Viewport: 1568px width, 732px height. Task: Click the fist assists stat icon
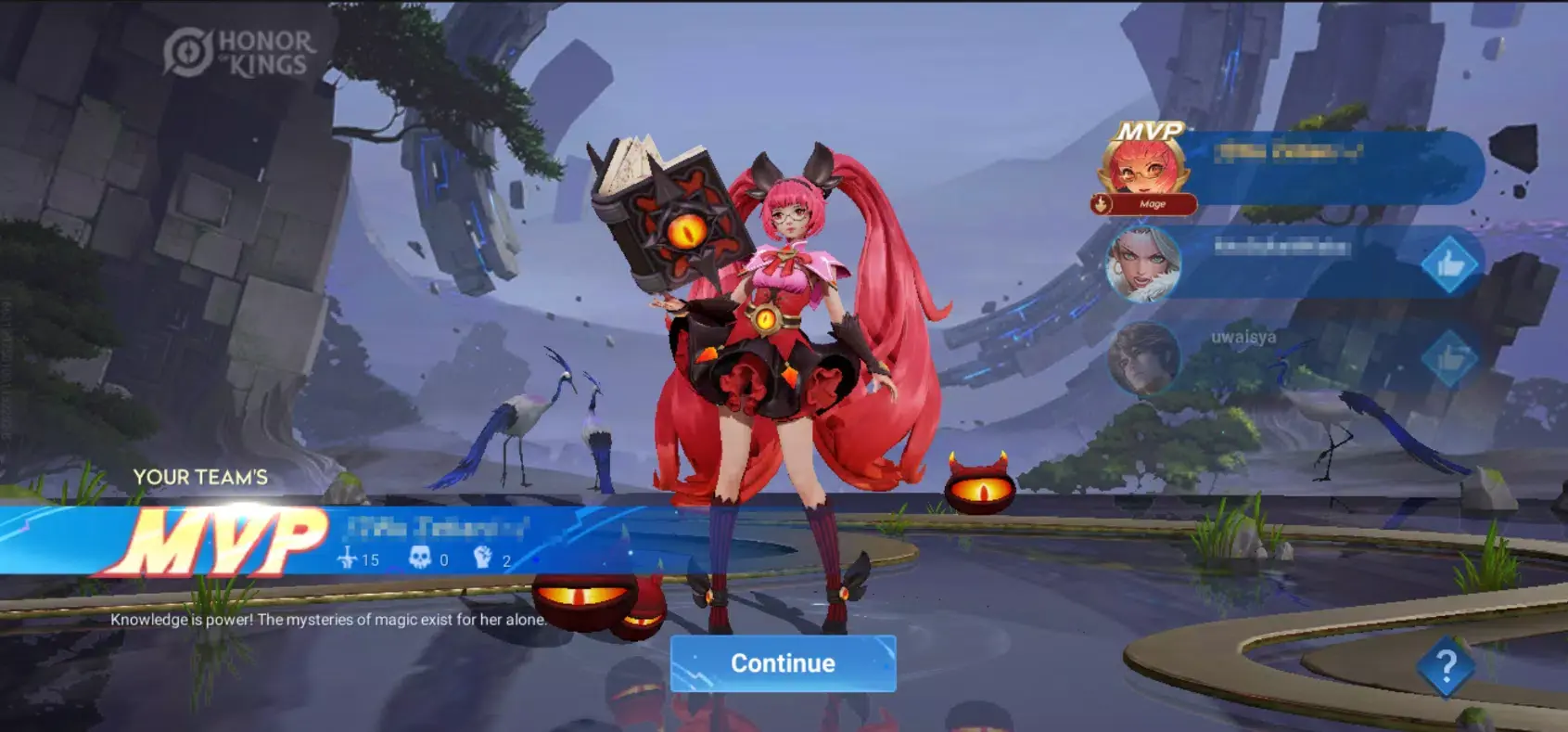(486, 558)
